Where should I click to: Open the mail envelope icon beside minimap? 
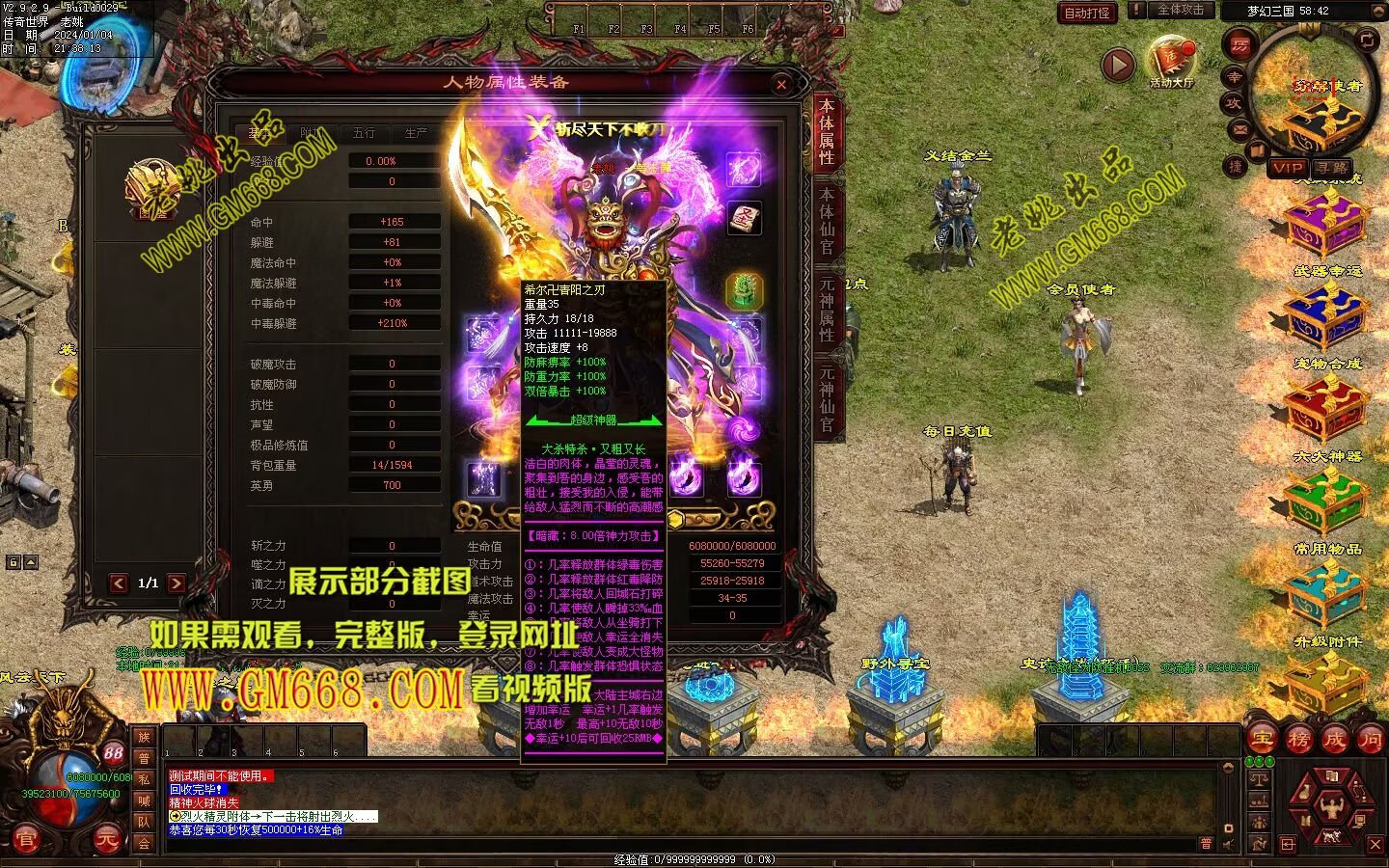pyautogui.click(x=1239, y=129)
